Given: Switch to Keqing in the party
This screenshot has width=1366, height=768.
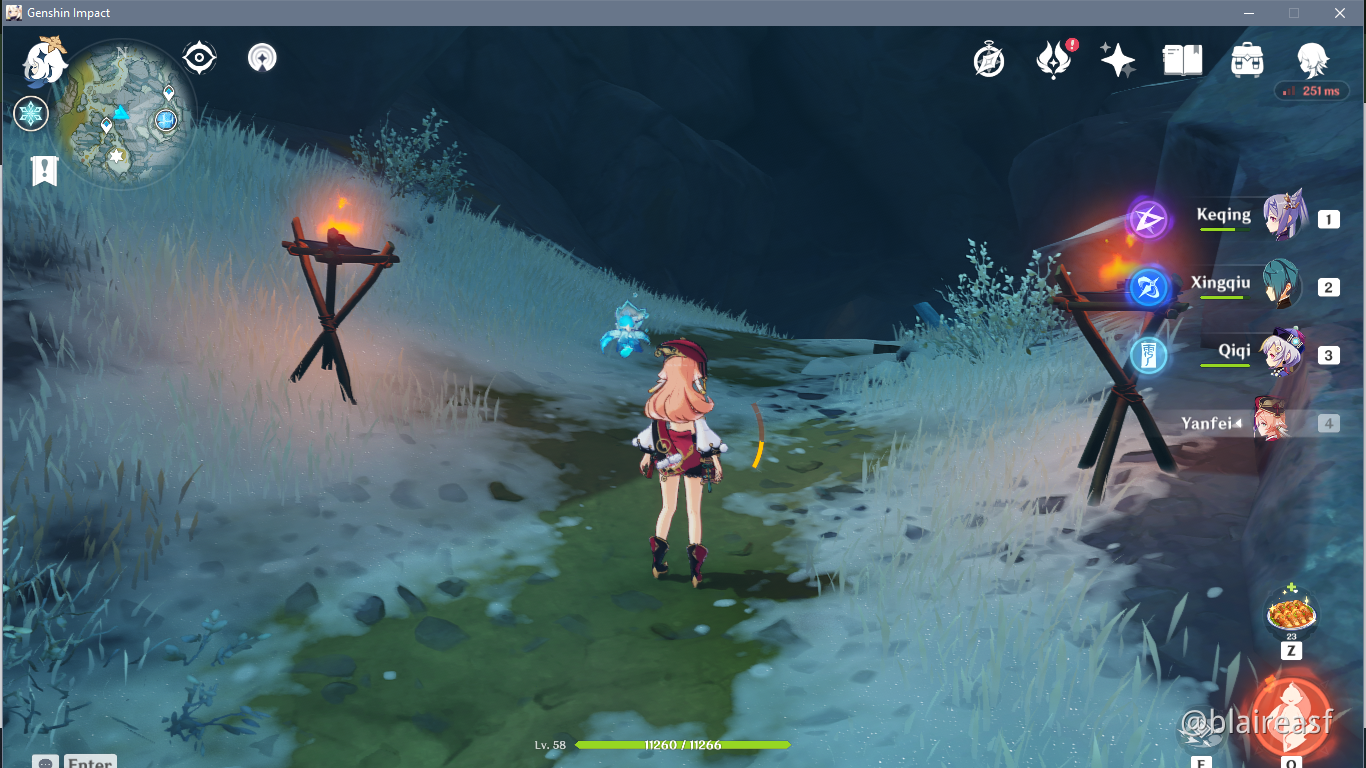Looking at the screenshot, I should coord(1282,217).
